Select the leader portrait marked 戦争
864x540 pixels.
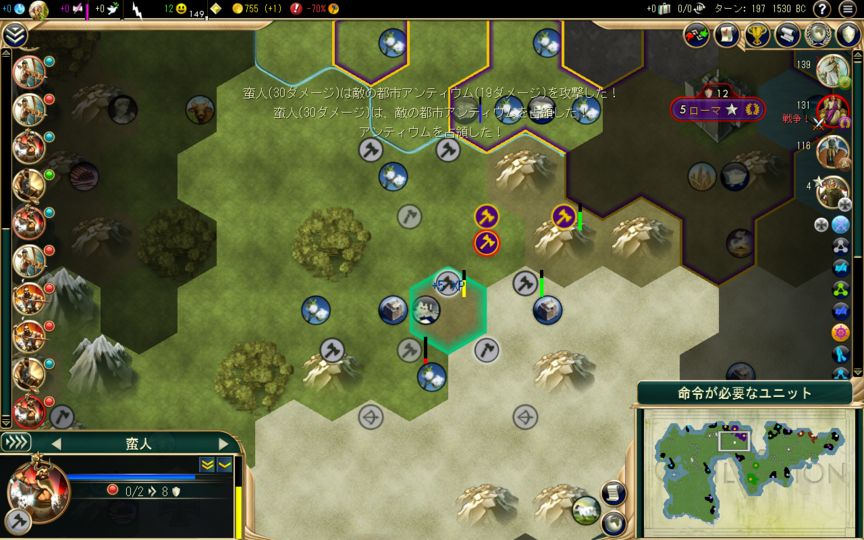point(832,110)
